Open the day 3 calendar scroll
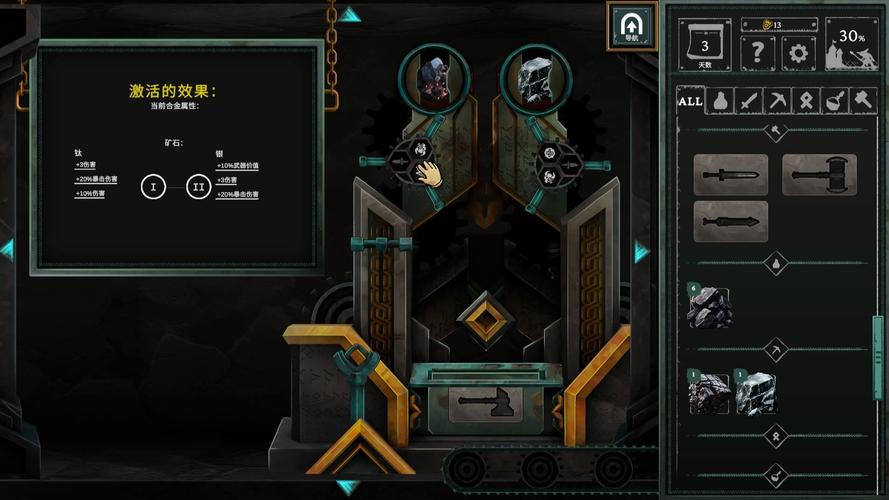889x500 pixels. click(x=705, y=46)
